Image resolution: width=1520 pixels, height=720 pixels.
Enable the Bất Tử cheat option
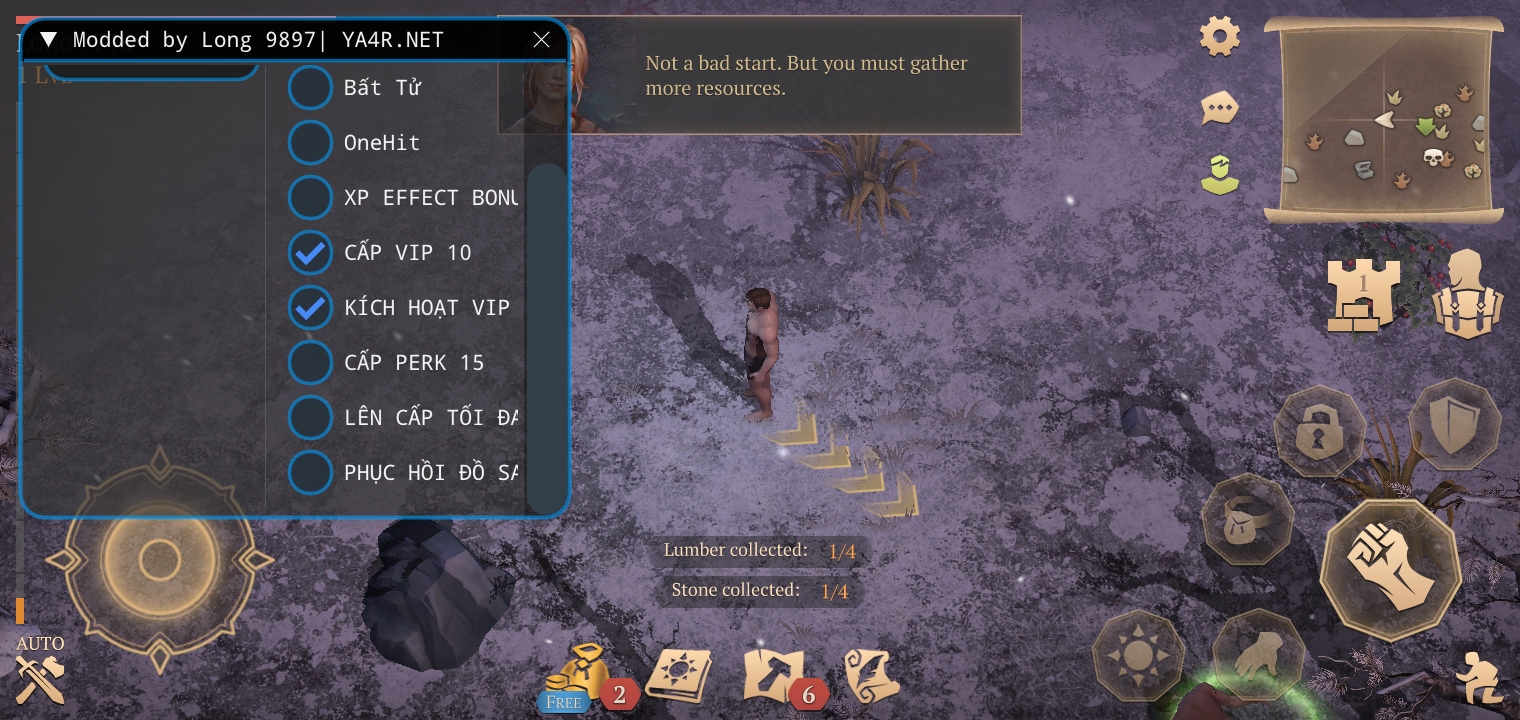[310, 88]
